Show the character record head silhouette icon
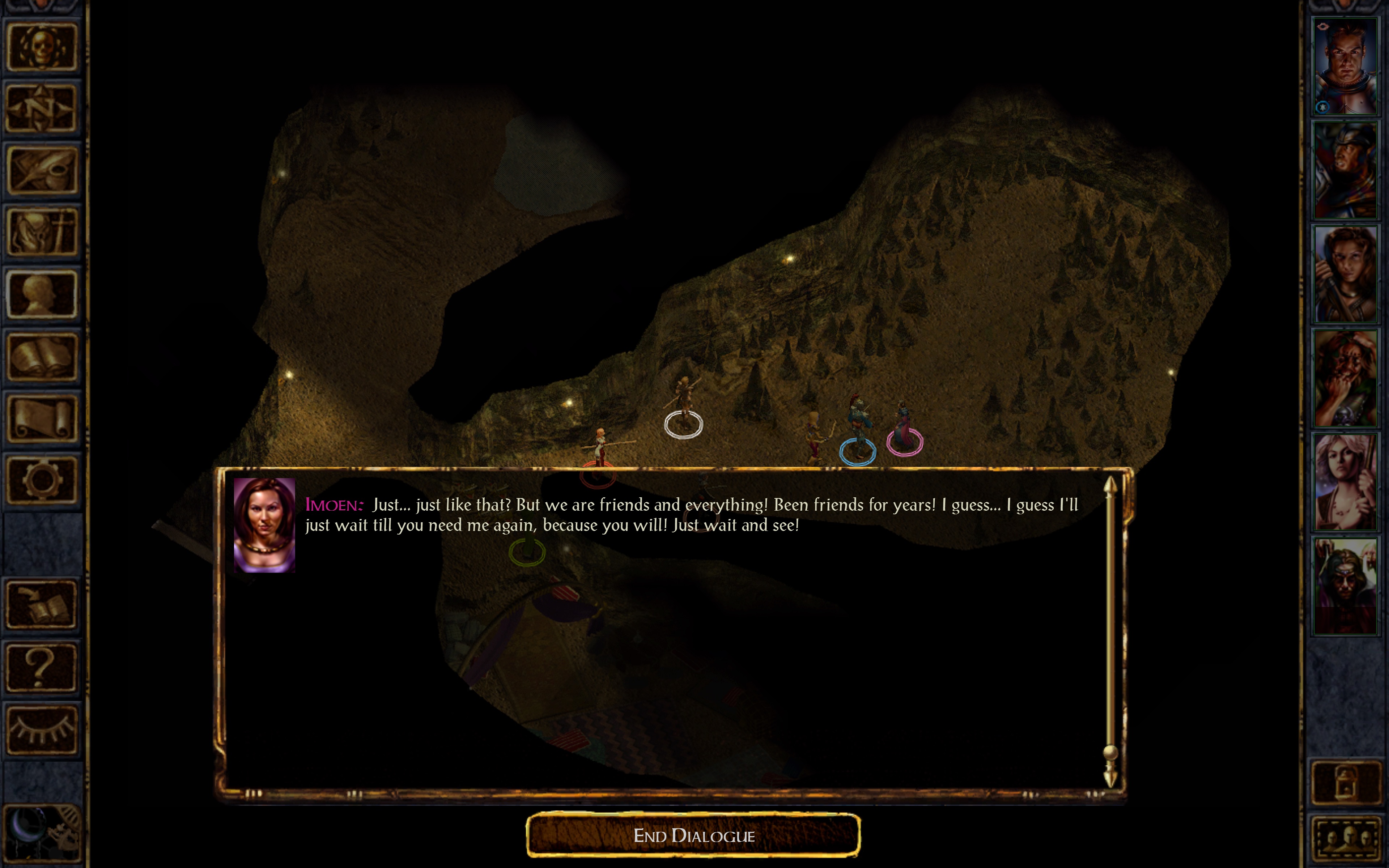The image size is (1389, 868). (41, 294)
